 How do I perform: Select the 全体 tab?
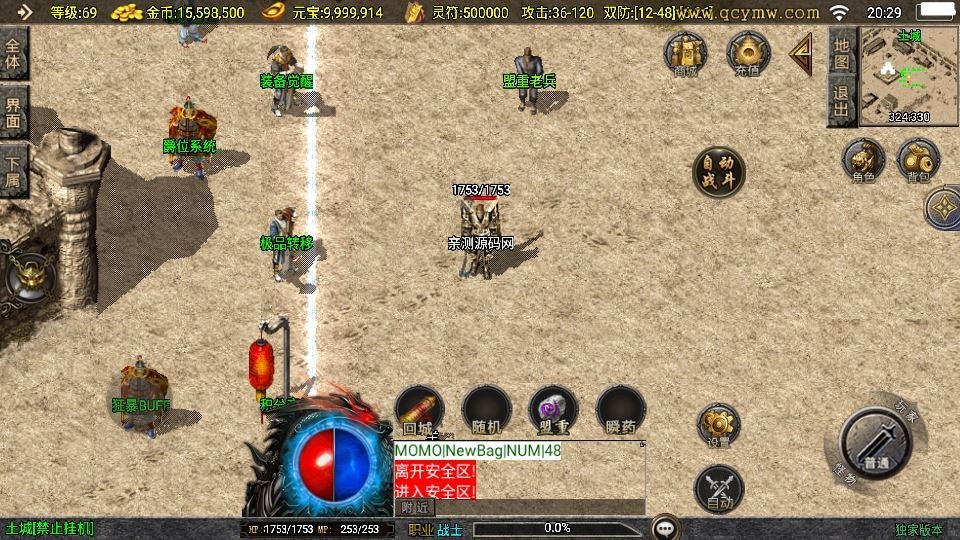14,54
